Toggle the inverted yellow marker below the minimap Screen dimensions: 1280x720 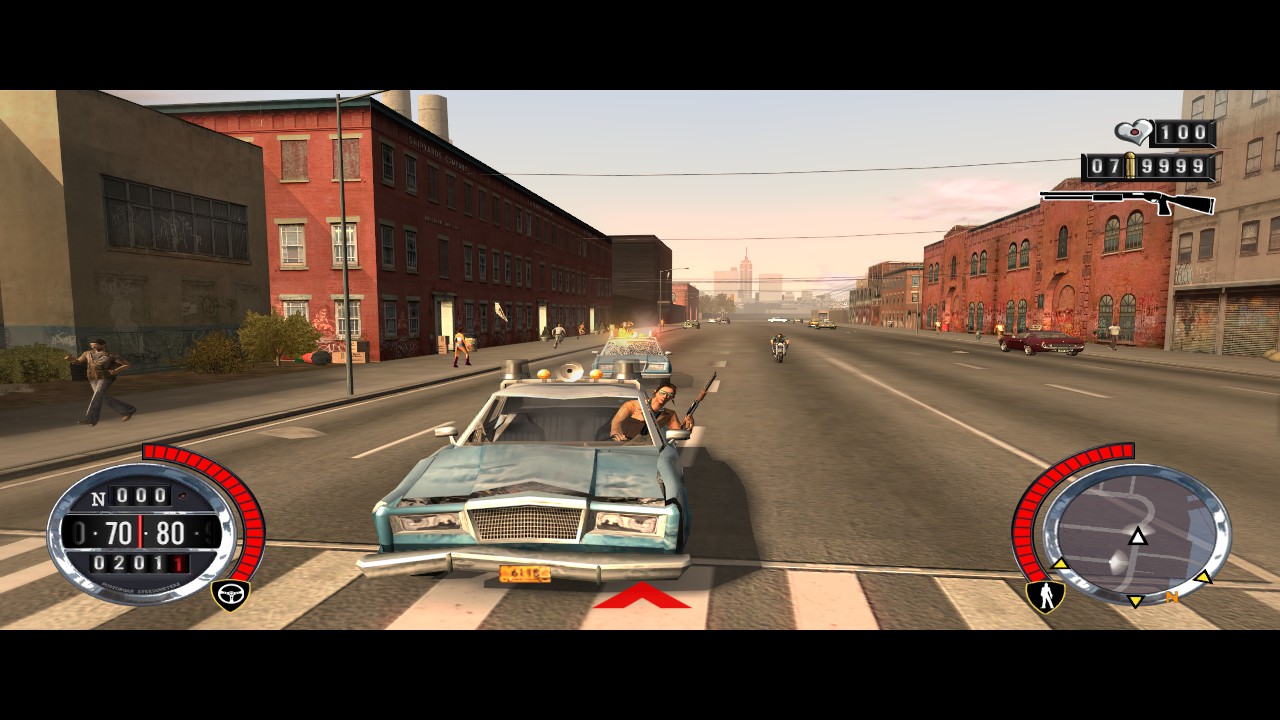[x=1135, y=600]
